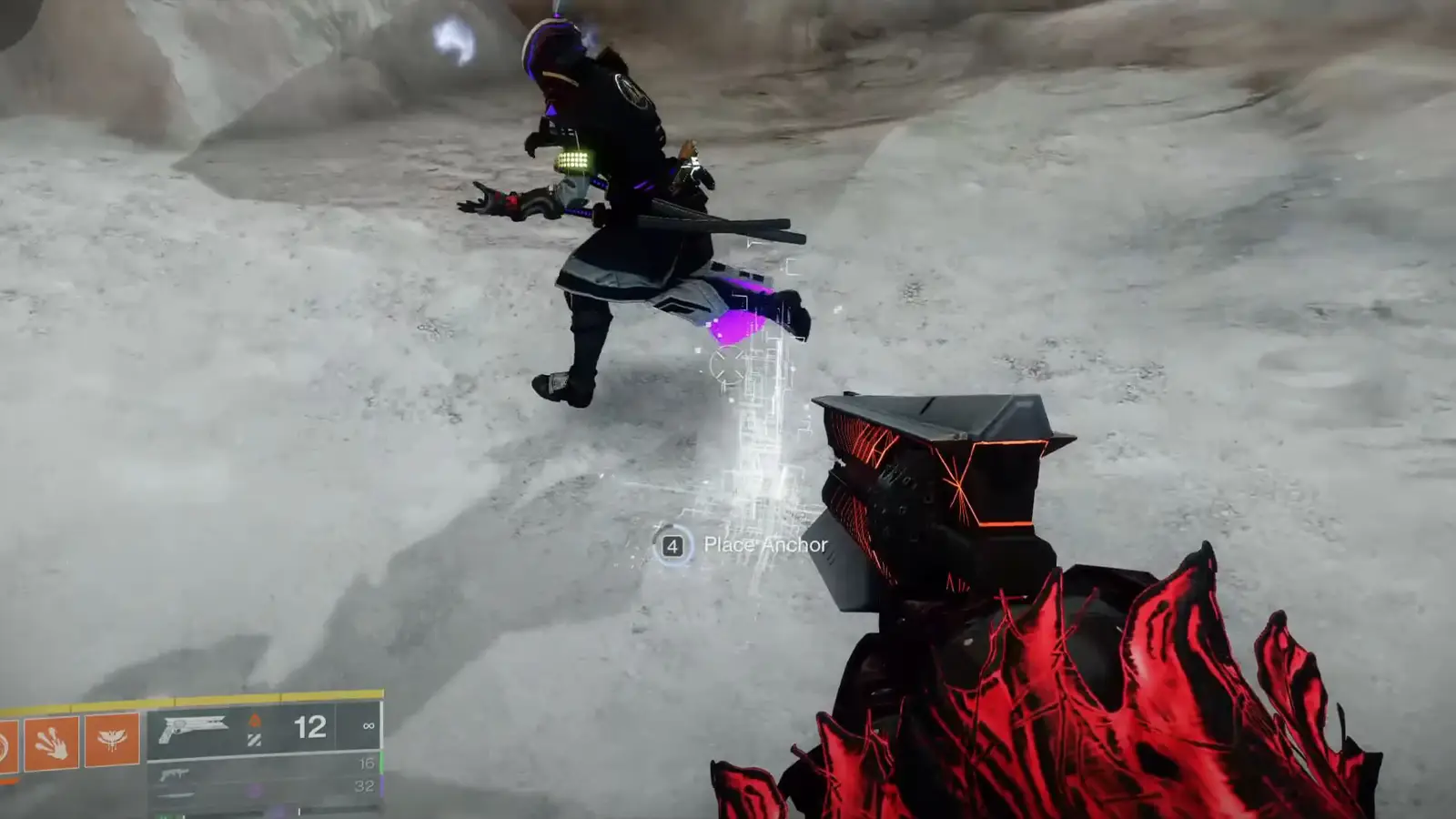
Task: Select the sword weapon slot icon
Action: [x=175, y=795]
